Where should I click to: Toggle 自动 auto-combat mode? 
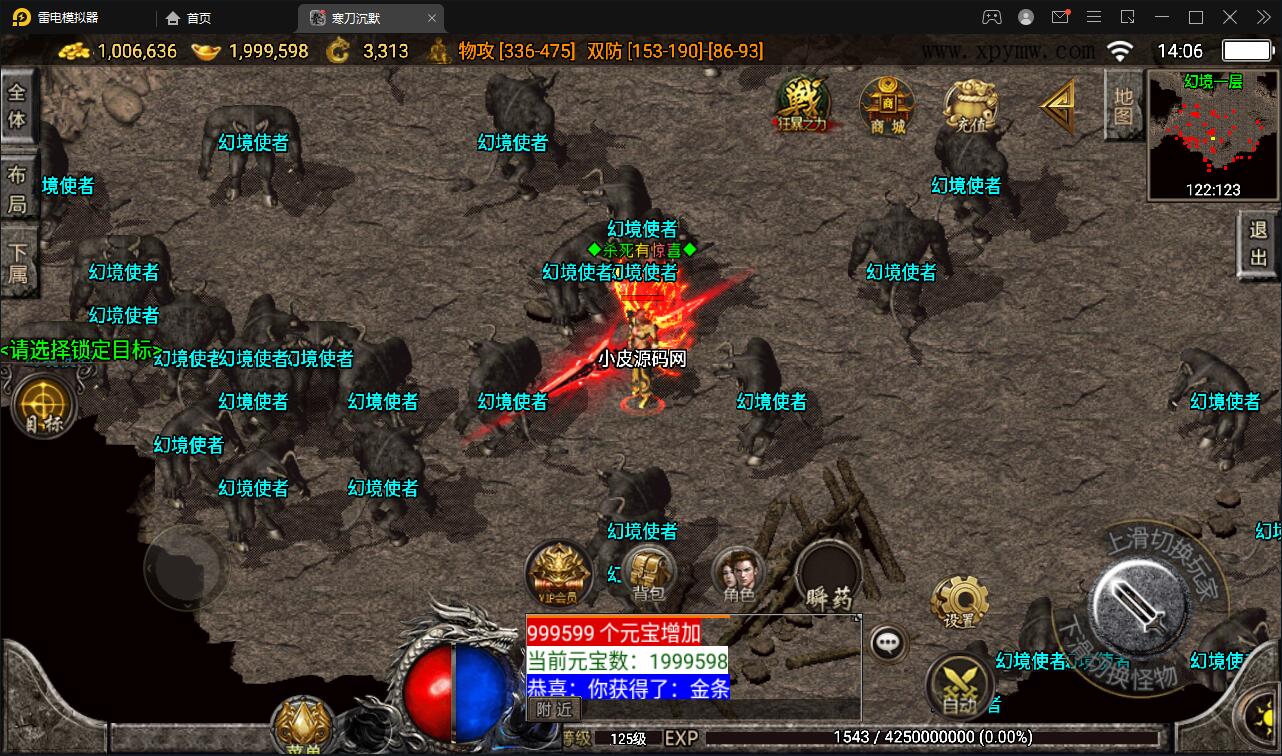click(961, 684)
